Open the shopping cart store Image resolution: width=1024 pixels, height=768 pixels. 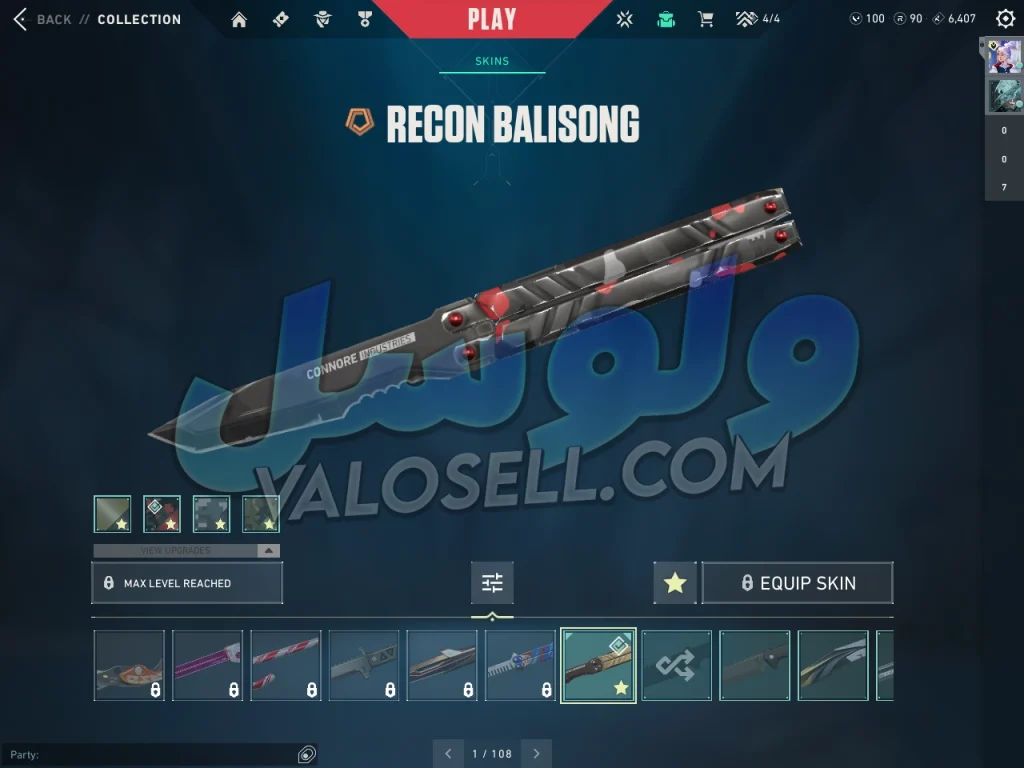point(705,19)
